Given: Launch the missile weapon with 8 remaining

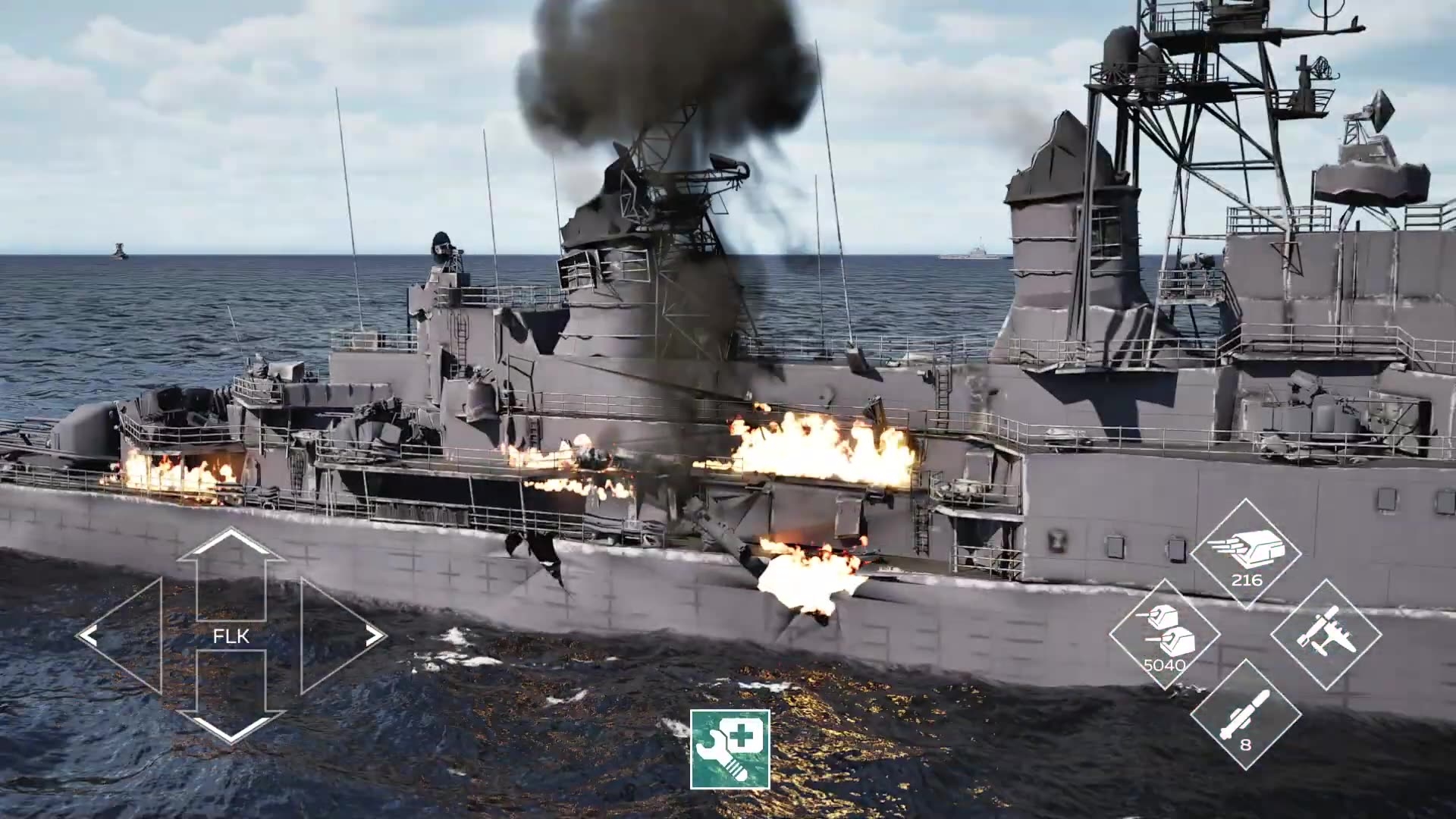Looking at the screenshot, I should [1245, 715].
